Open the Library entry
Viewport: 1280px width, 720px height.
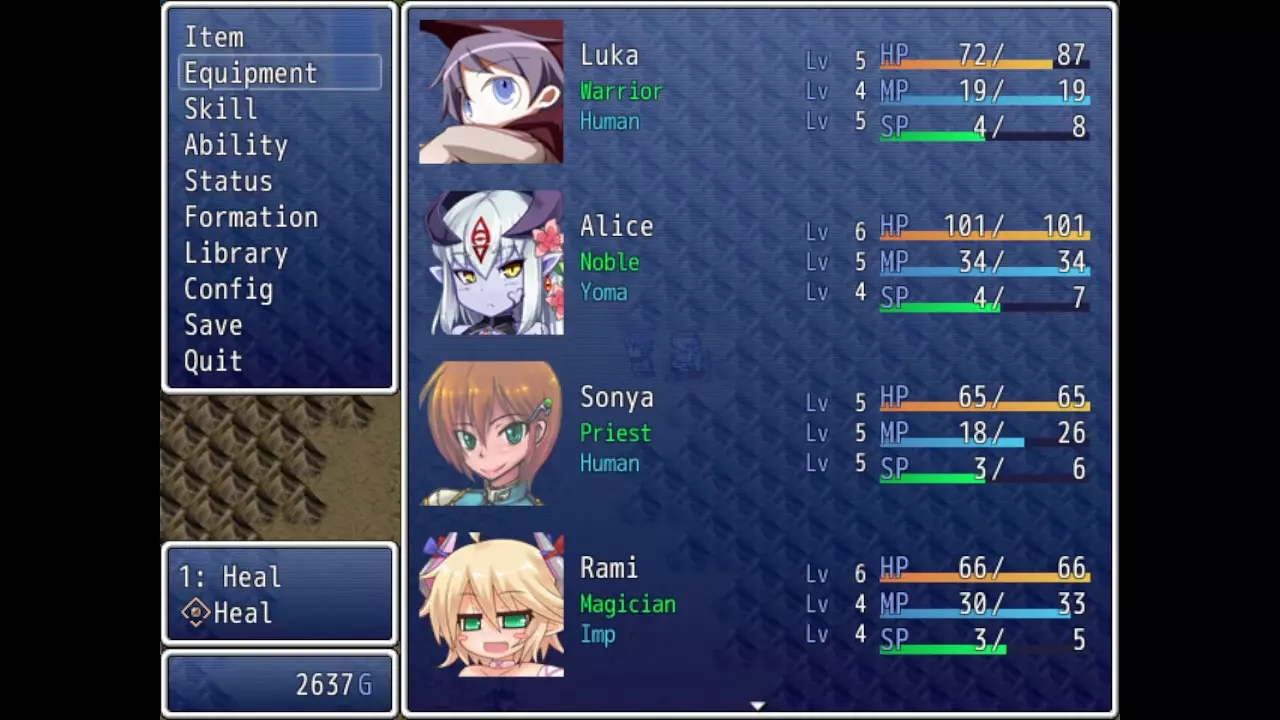click(x=235, y=254)
